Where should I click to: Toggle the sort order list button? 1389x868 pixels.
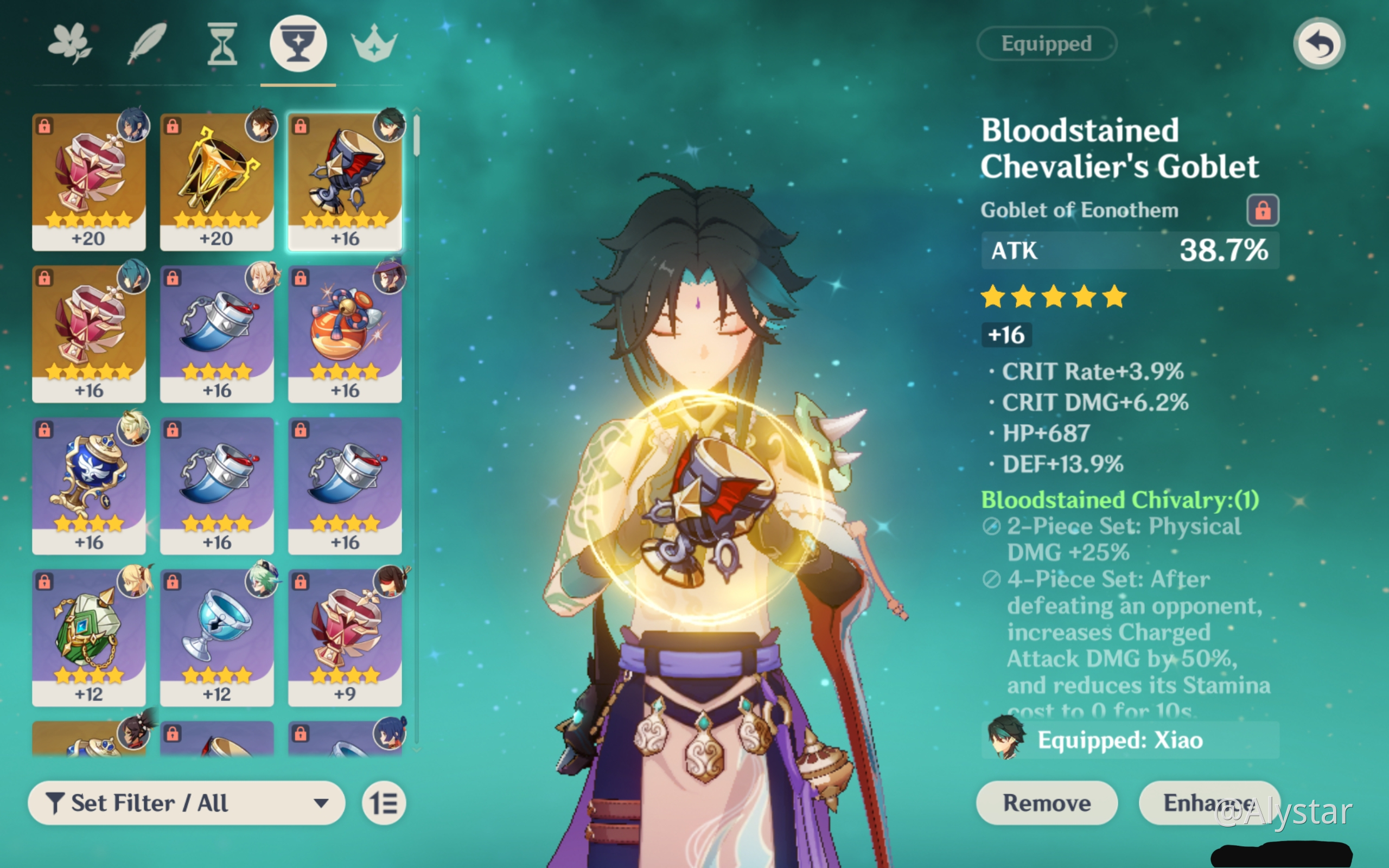pyautogui.click(x=384, y=802)
